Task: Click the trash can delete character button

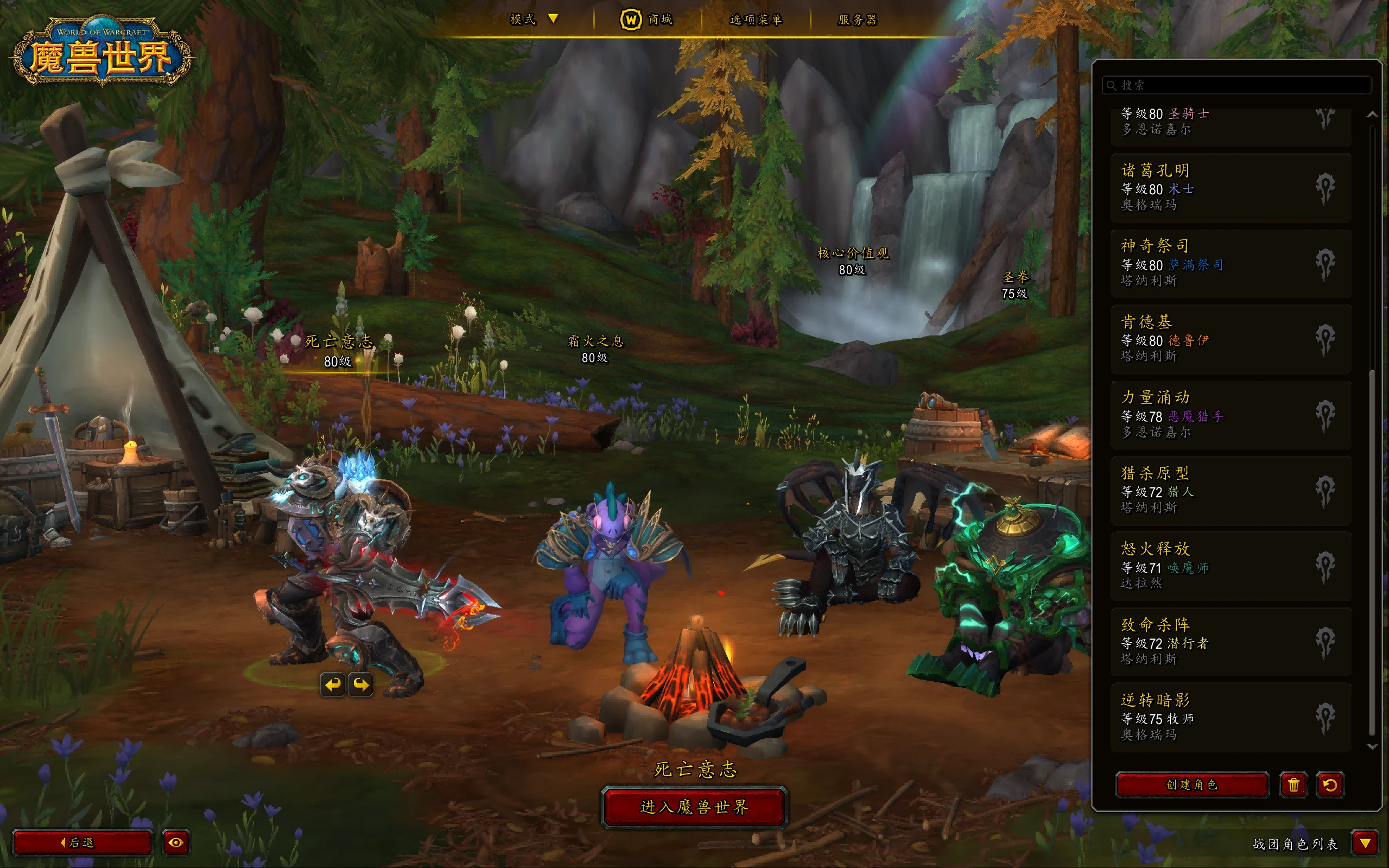Action: (1293, 785)
